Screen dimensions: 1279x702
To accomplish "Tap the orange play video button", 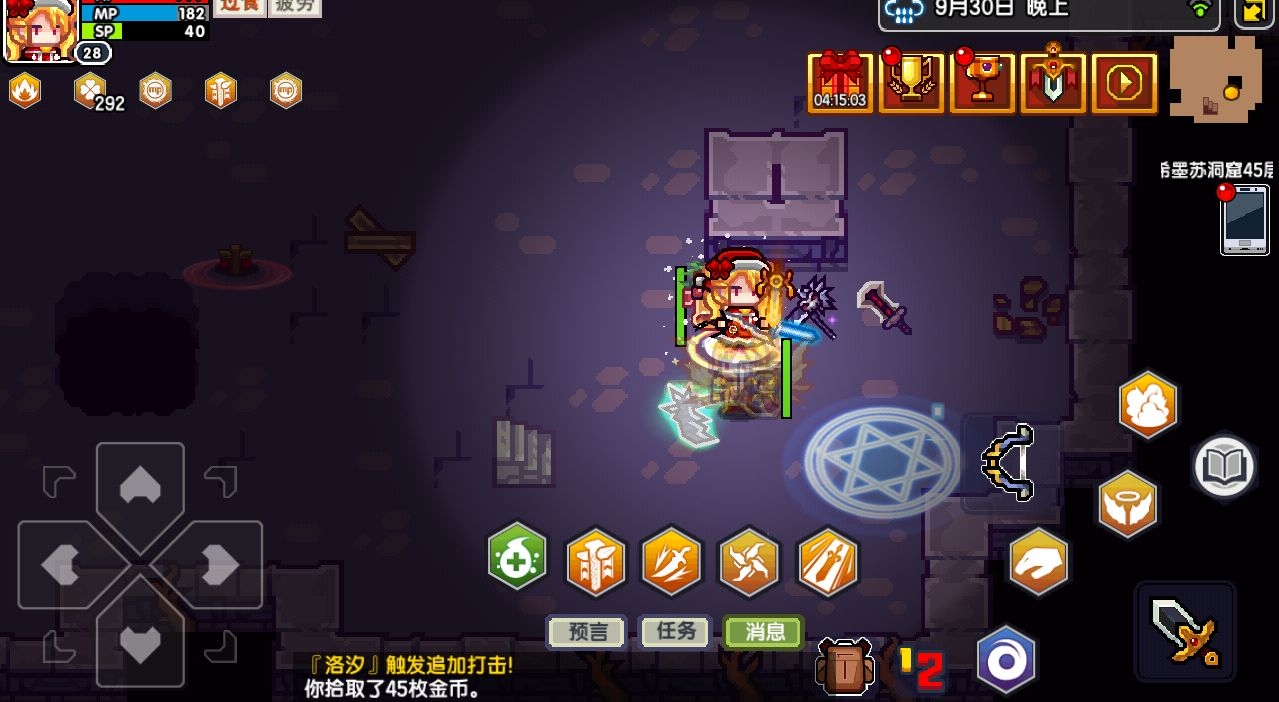I will point(1124,83).
